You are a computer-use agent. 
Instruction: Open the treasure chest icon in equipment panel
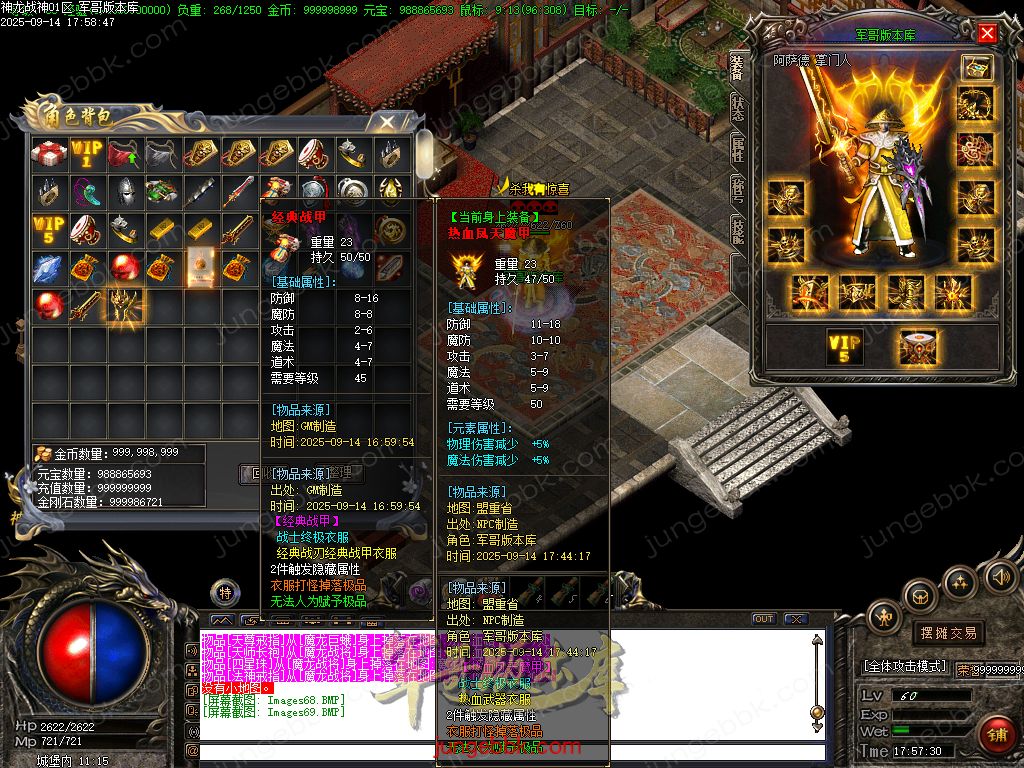click(x=976, y=67)
